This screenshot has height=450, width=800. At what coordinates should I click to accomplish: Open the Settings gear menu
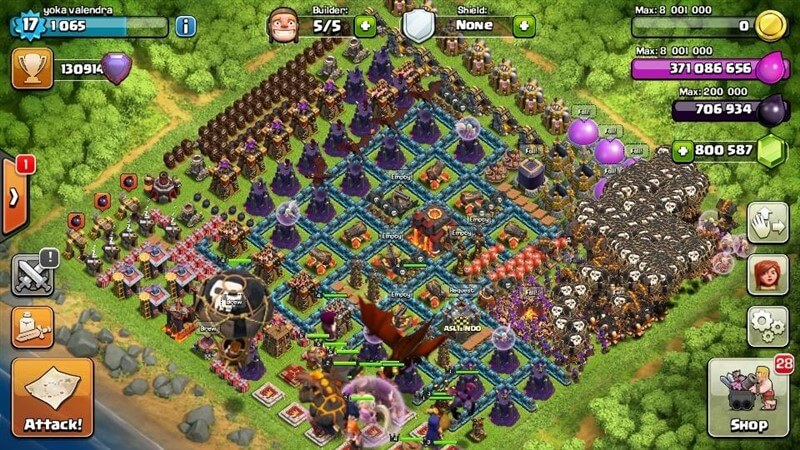pyautogui.click(x=768, y=326)
